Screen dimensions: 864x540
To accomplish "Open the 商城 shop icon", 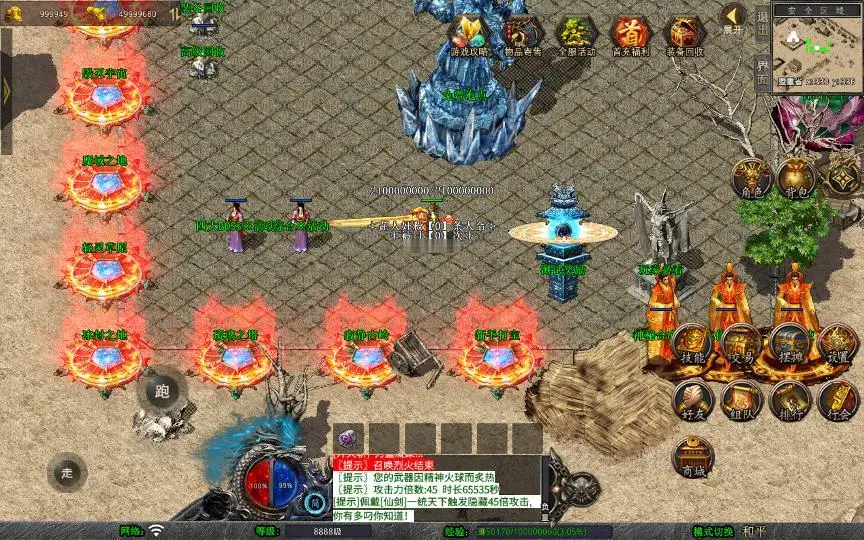I will tap(692, 457).
